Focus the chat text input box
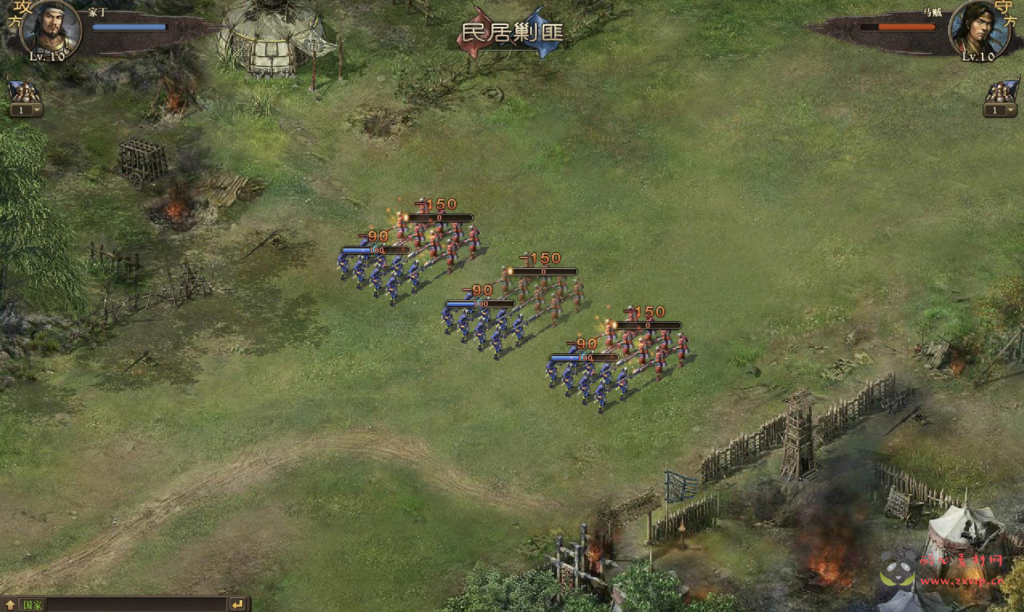 click(135, 605)
